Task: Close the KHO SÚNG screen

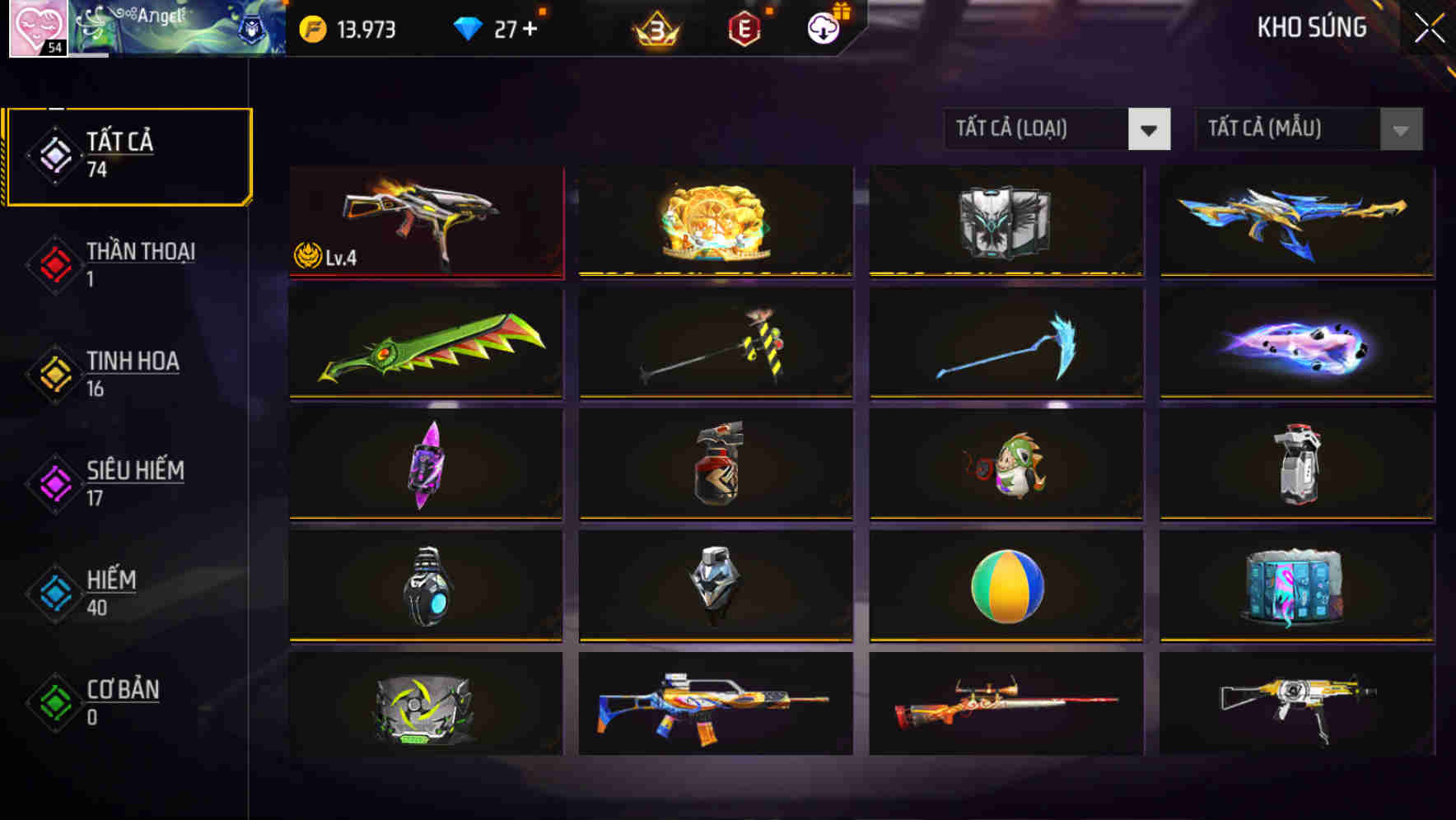Action: pos(1431,26)
